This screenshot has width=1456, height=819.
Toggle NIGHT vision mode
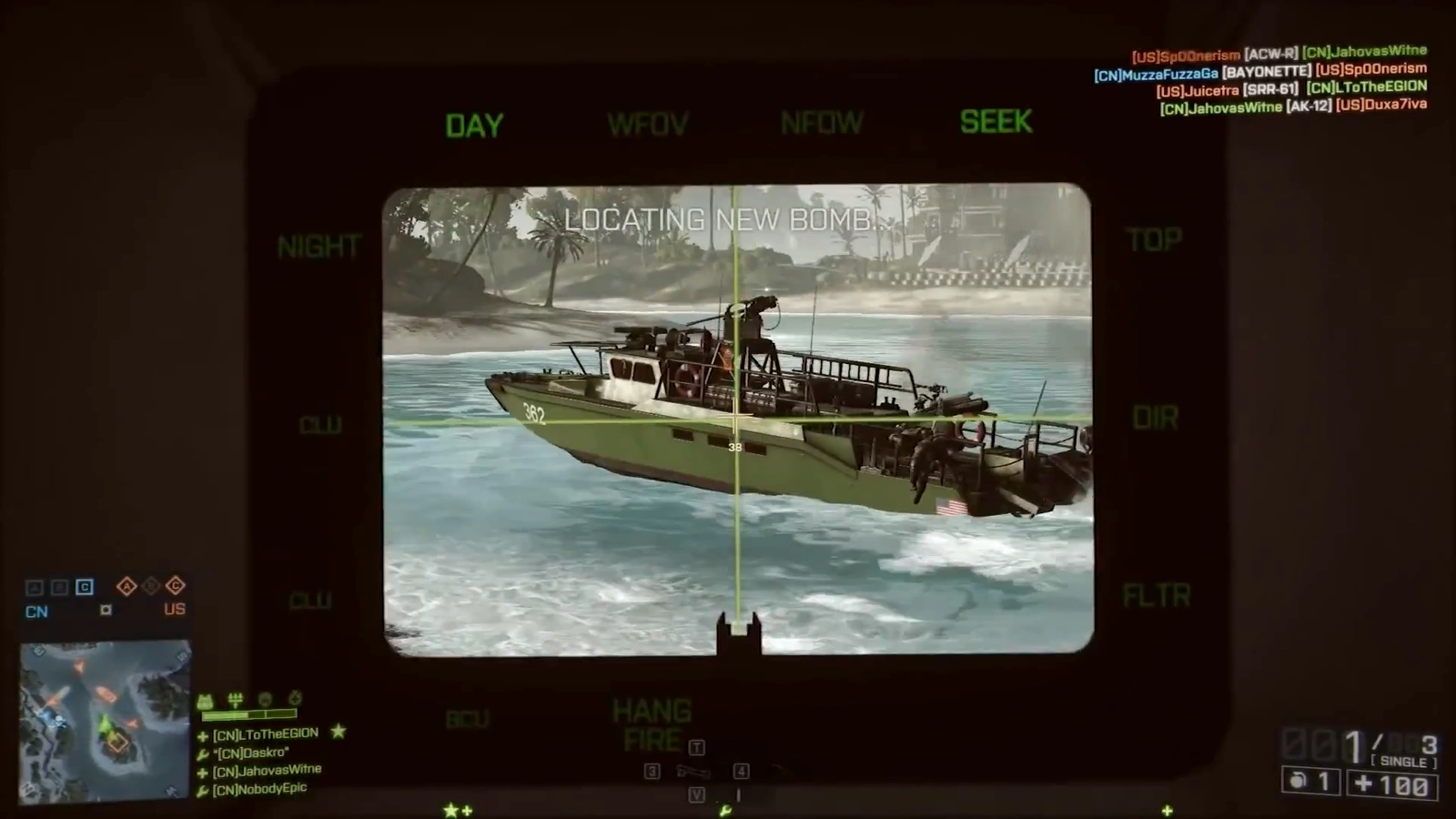[318, 246]
